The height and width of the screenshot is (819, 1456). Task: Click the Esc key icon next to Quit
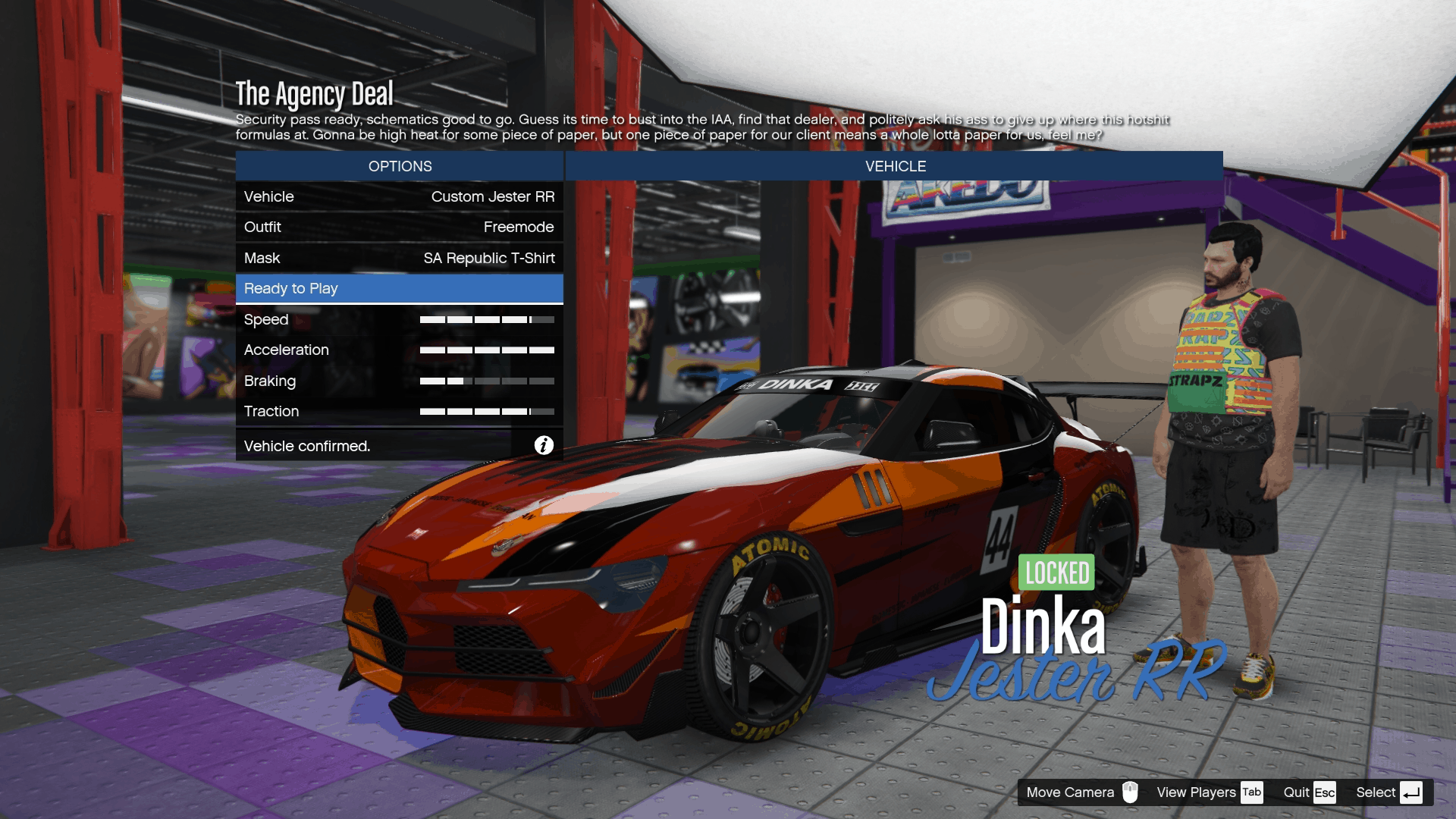coord(1326,792)
